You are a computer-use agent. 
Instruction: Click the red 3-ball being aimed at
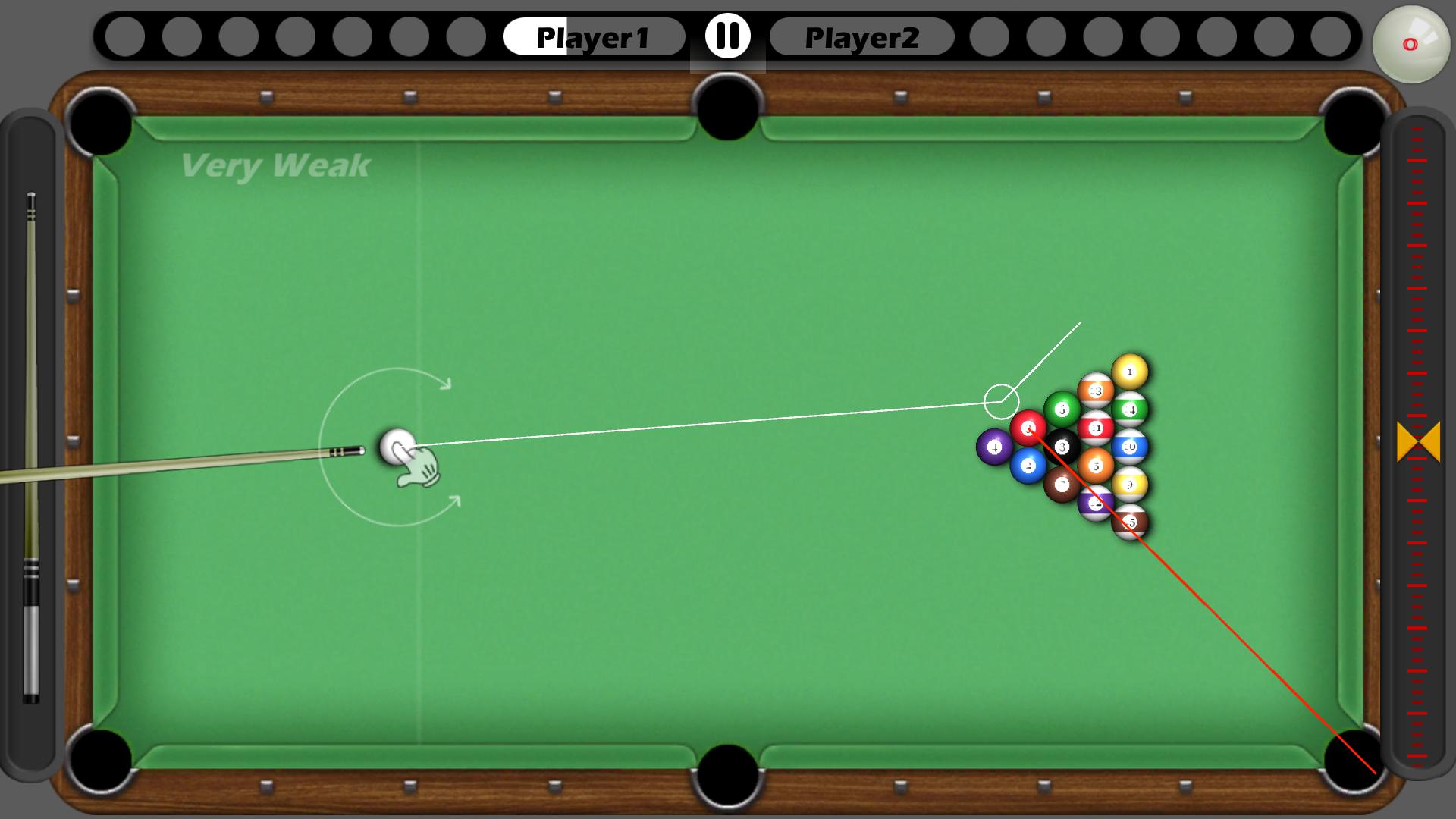(x=1028, y=427)
